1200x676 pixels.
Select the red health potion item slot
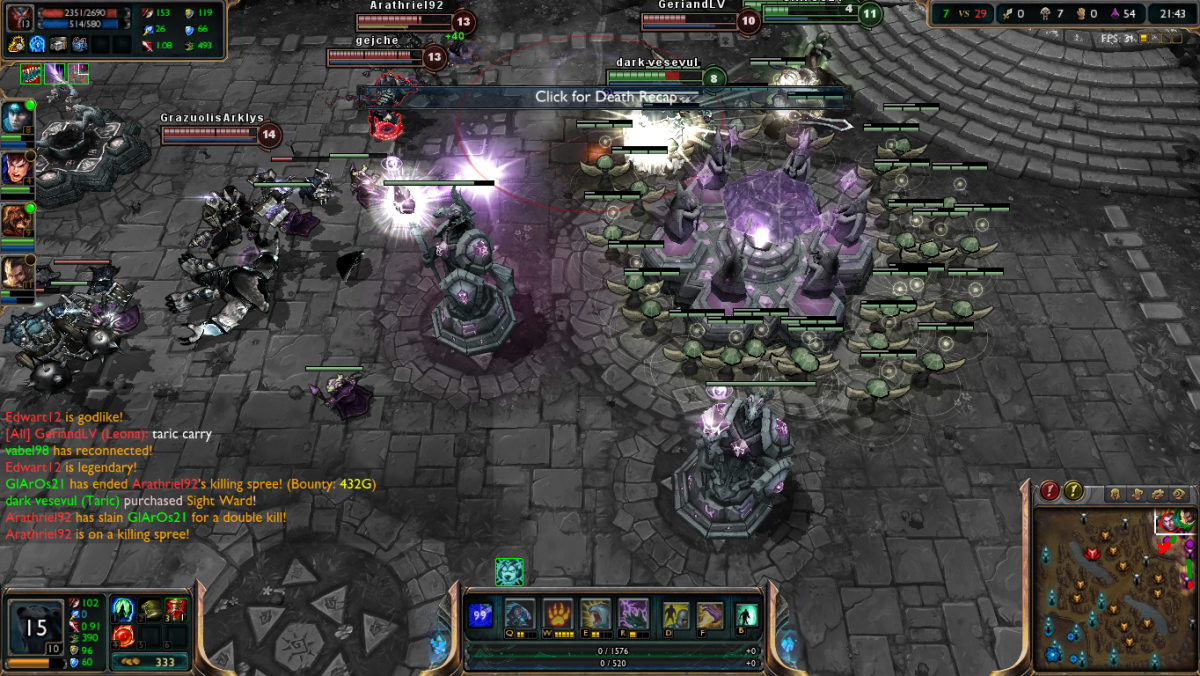coord(176,609)
